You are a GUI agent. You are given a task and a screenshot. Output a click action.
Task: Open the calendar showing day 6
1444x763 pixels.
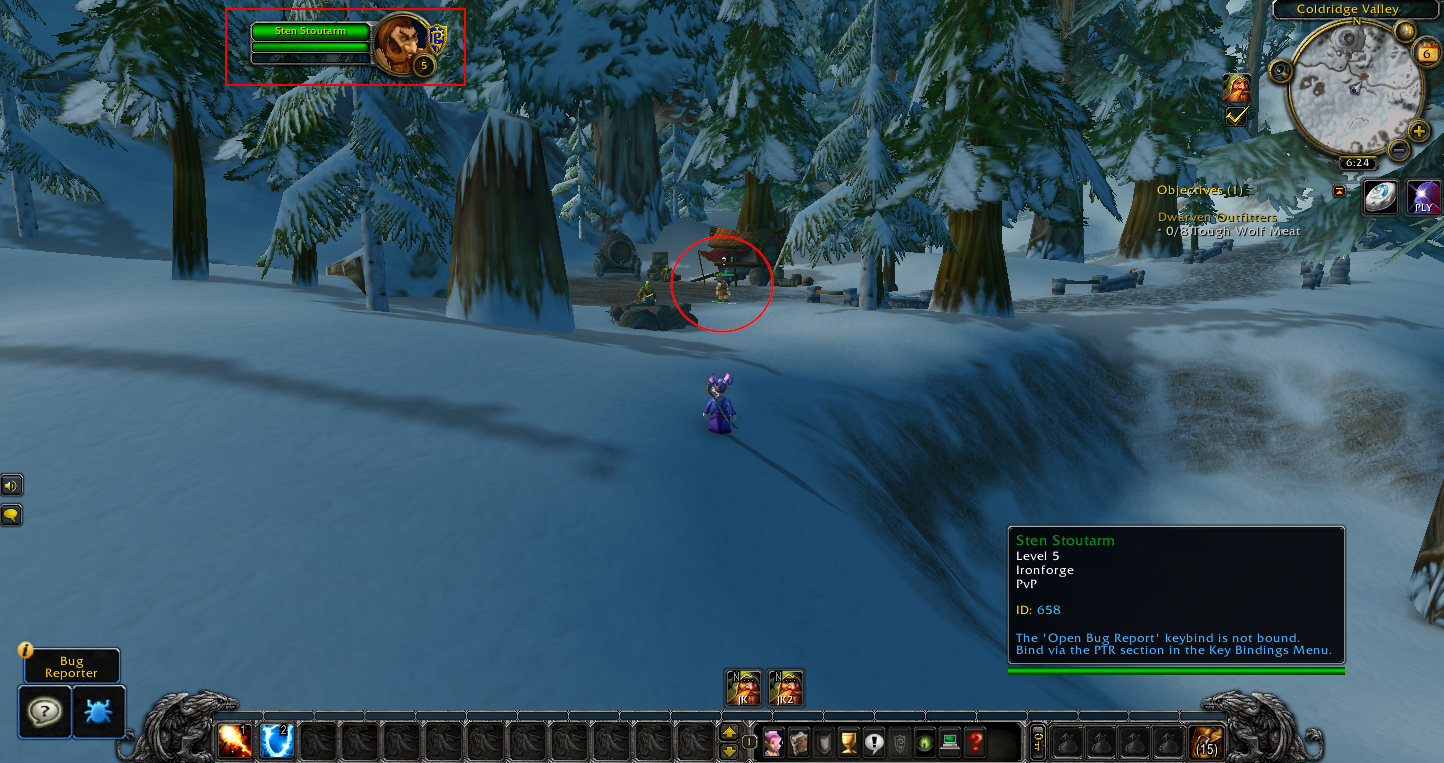pyautogui.click(x=1427, y=54)
